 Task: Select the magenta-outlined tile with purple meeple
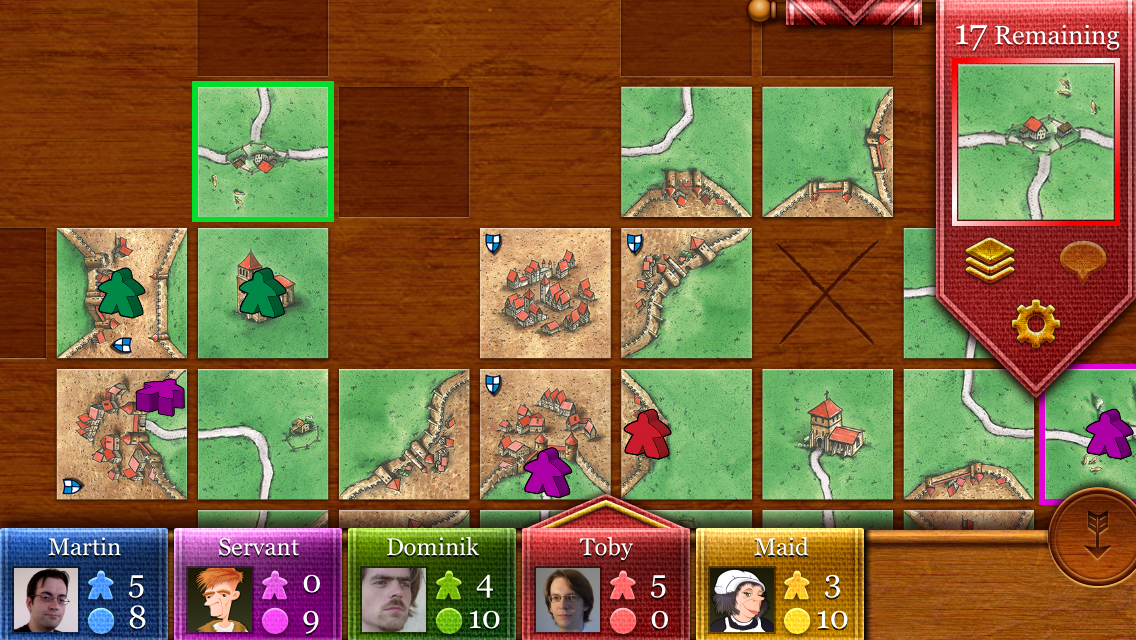click(1090, 437)
